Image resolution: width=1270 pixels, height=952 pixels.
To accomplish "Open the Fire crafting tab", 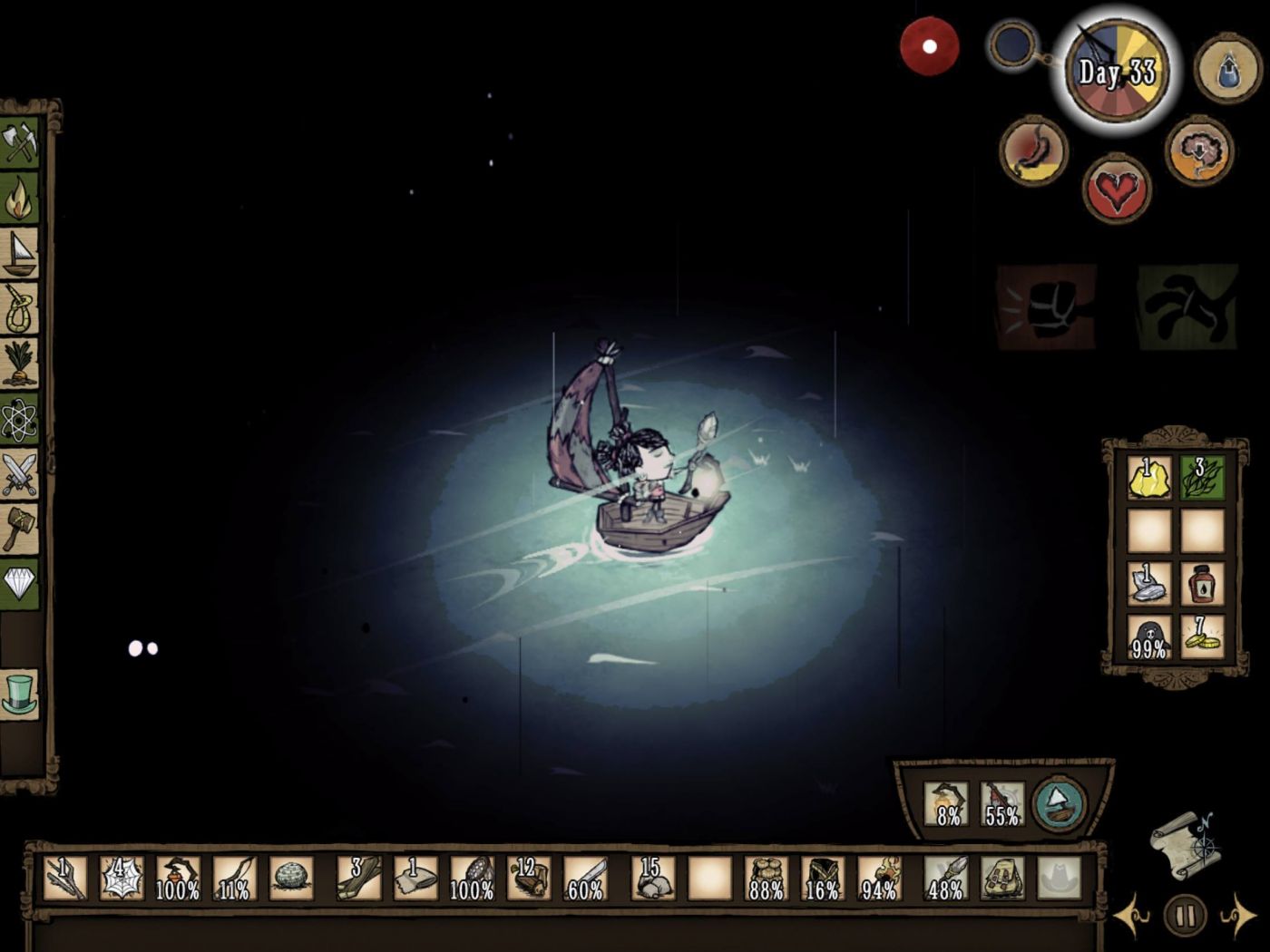I will (19, 199).
